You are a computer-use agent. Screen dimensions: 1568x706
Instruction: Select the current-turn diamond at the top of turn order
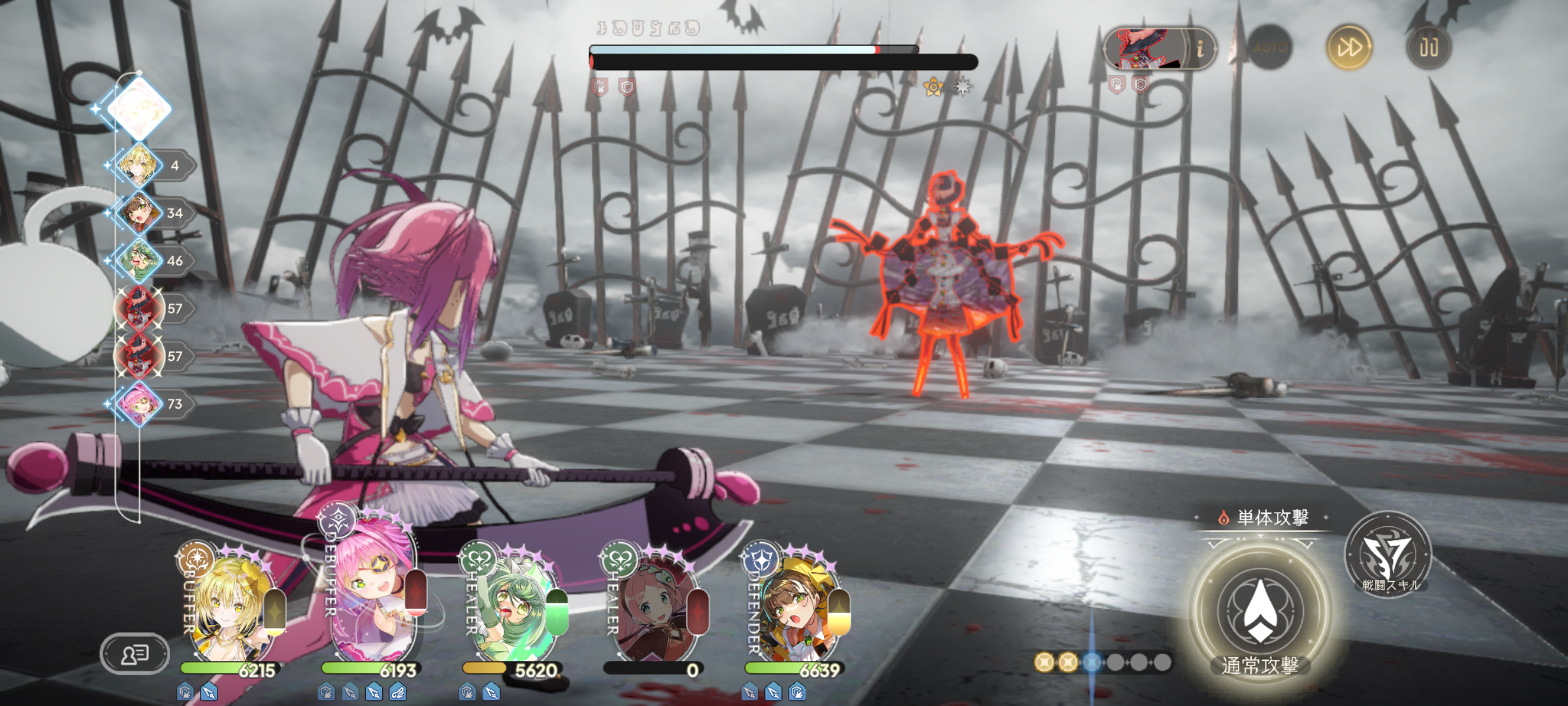pyautogui.click(x=139, y=109)
